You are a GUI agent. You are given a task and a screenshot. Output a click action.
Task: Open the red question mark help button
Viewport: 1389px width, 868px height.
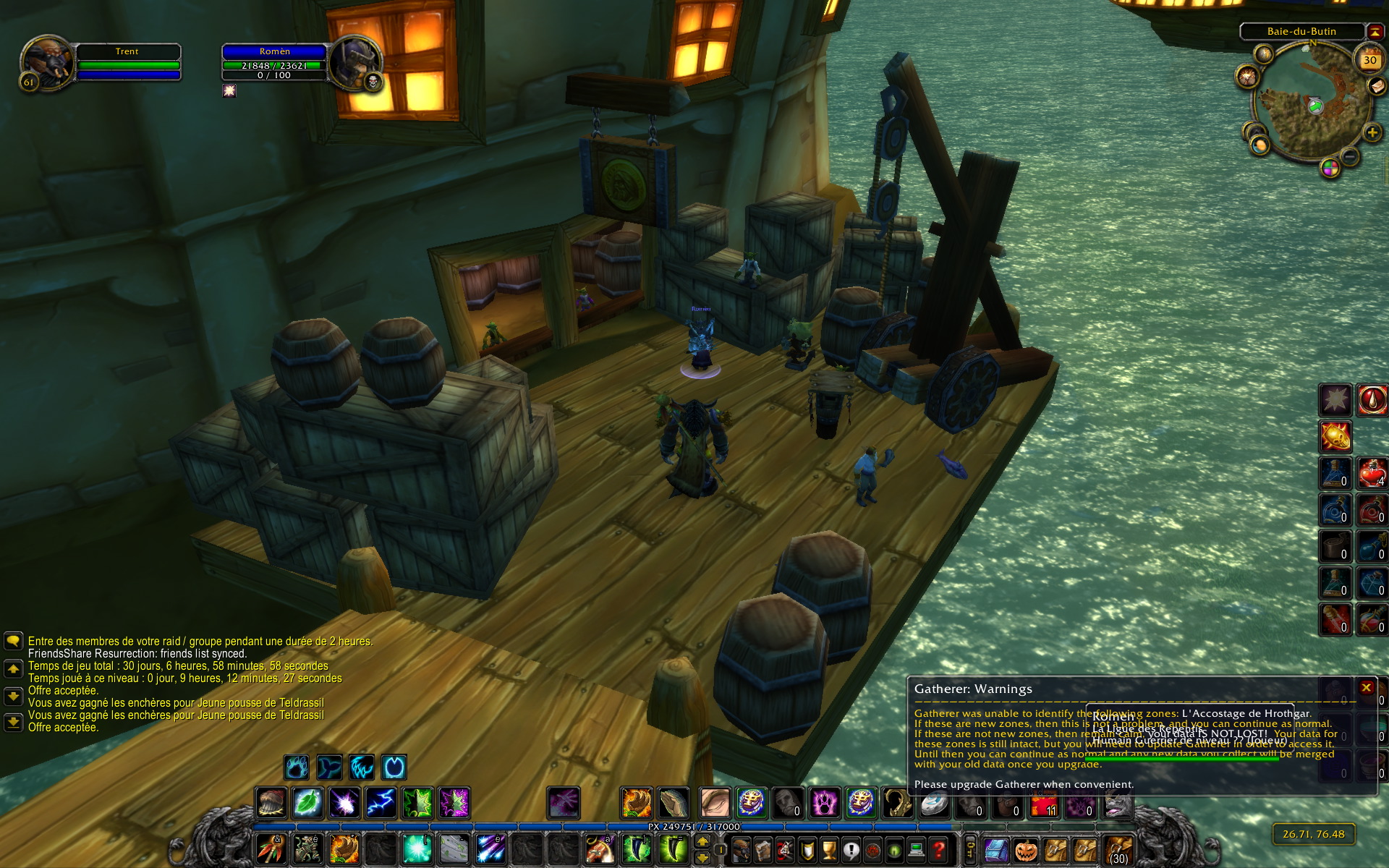pos(938,850)
